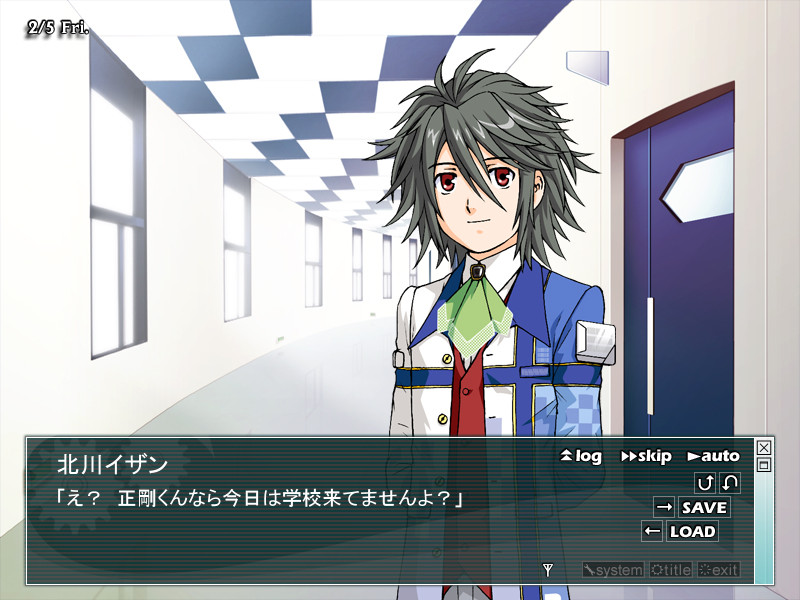This screenshot has height=600, width=800.
Task: Turn on auto-advance mode
Action: pyautogui.click(x=713, y=456)
